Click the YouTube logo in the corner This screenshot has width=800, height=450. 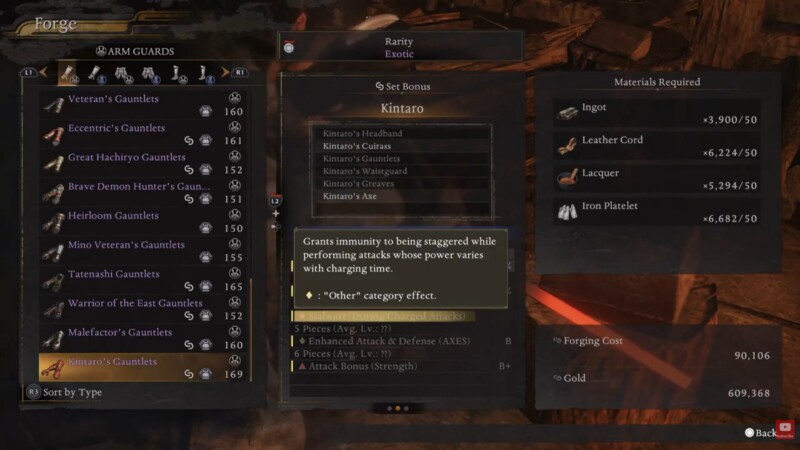786,426
